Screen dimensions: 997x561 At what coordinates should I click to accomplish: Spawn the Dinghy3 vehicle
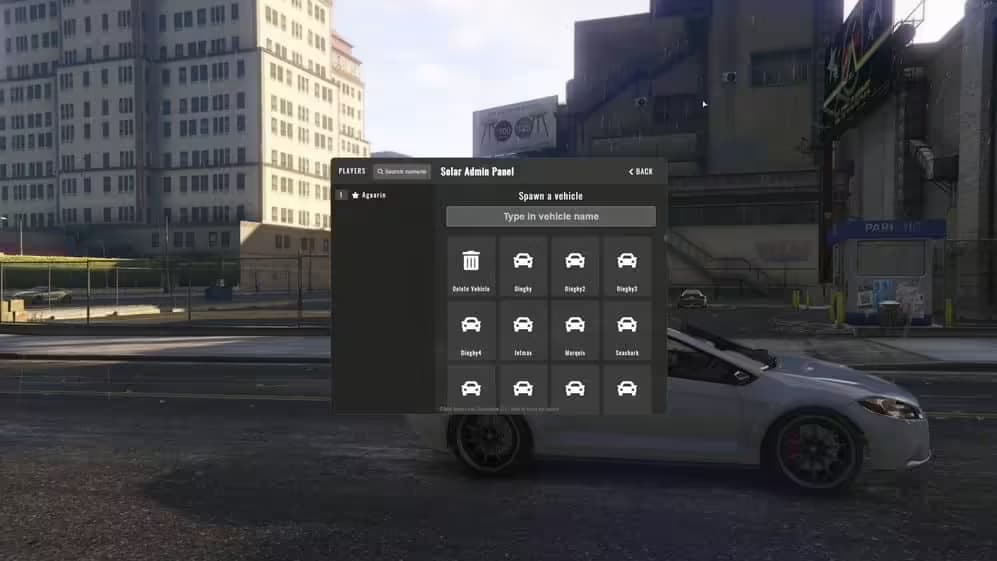(x=627, y=266)
